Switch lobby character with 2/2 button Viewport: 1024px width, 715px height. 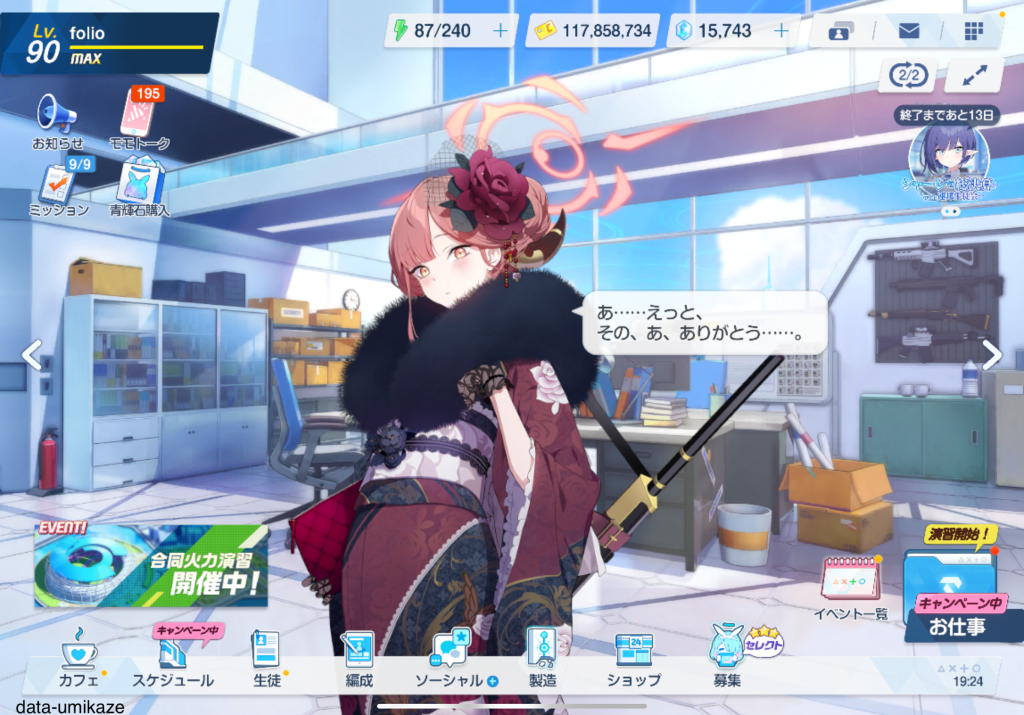pos(906,76)
